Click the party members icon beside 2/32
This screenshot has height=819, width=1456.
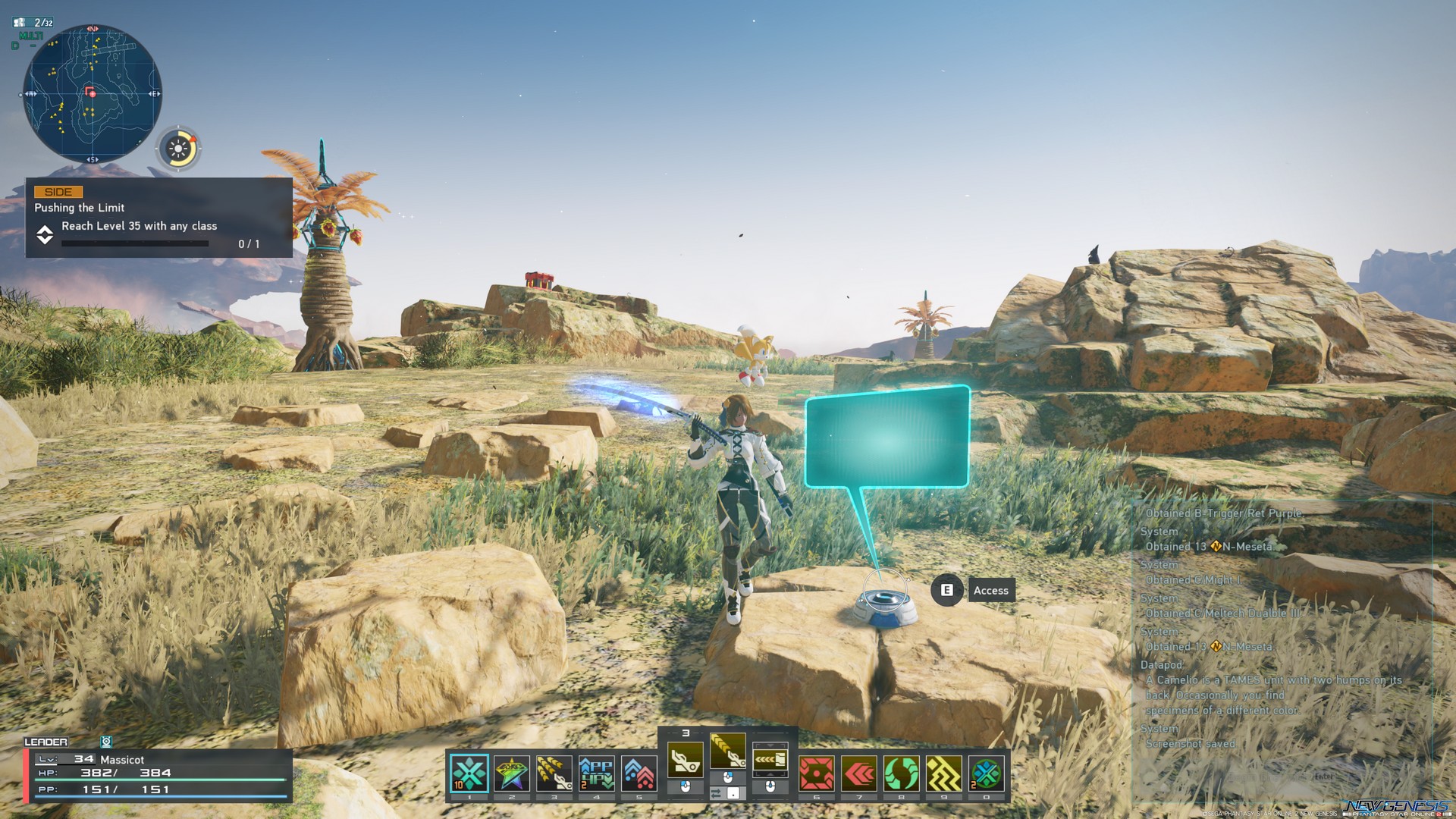20,23
